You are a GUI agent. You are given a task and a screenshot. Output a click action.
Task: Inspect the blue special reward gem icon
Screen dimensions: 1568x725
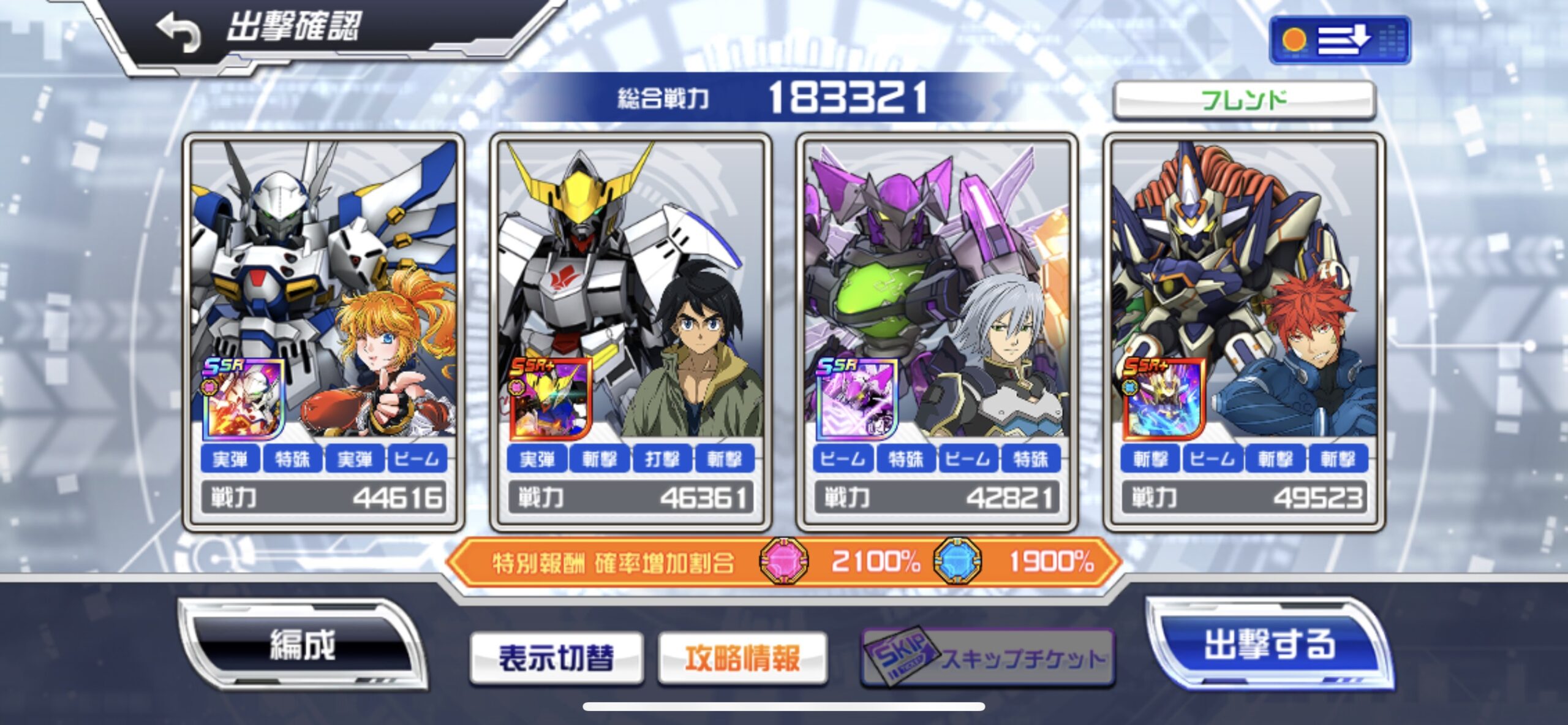point(957,560)
